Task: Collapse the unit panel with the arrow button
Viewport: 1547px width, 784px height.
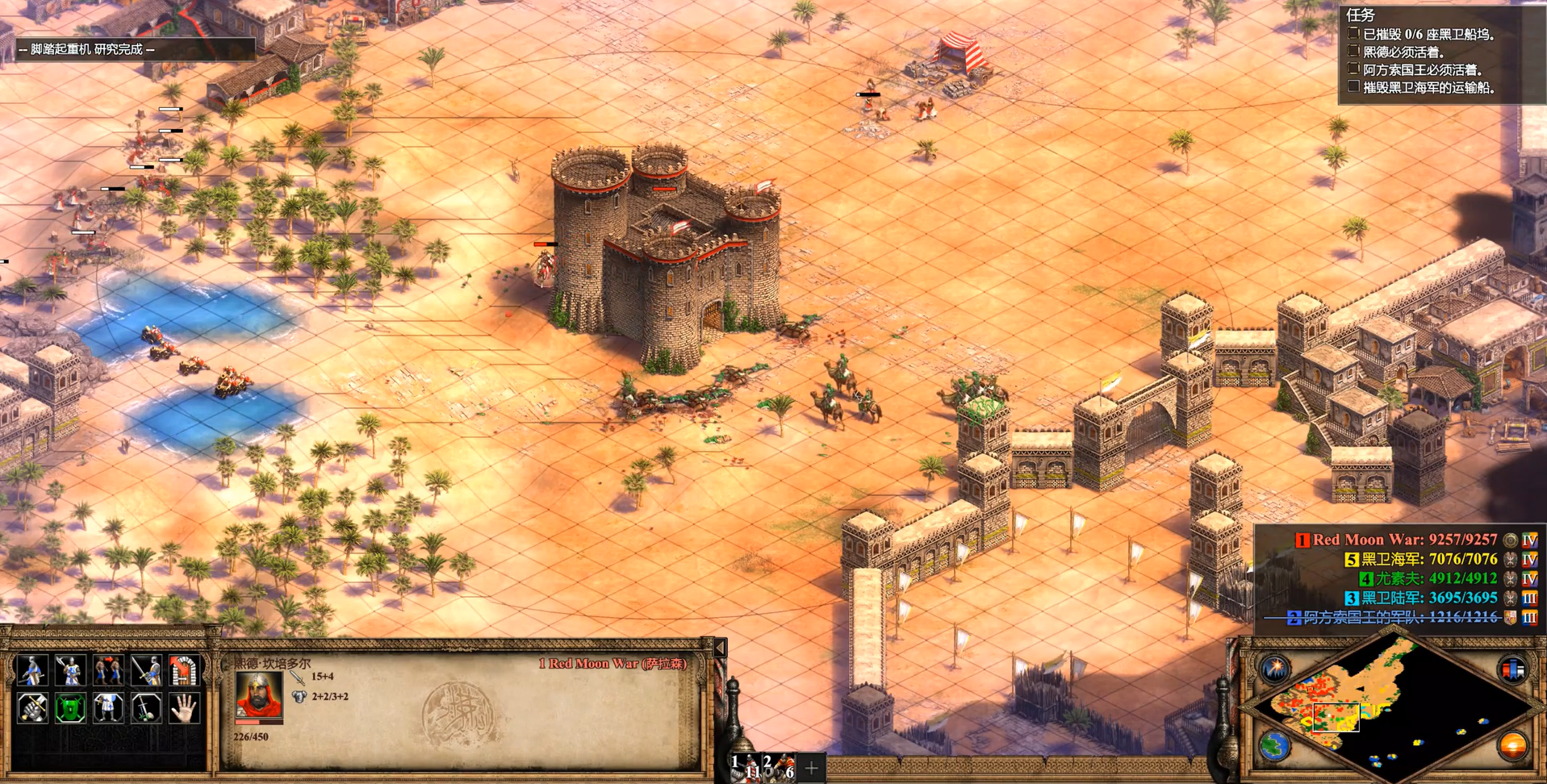Action: click(x=720, y=648)
